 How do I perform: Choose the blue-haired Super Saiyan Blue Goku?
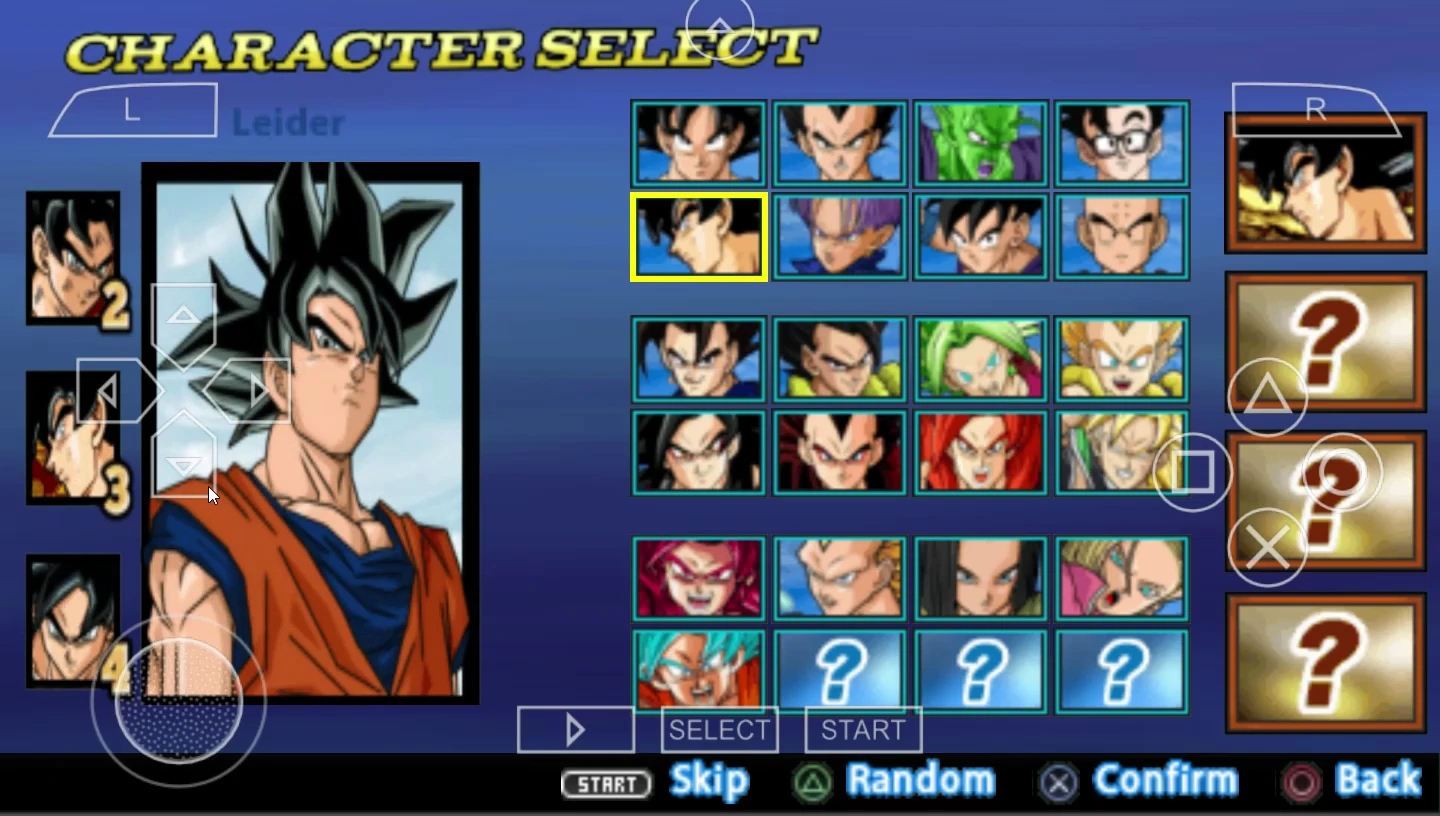click(698, 670)
